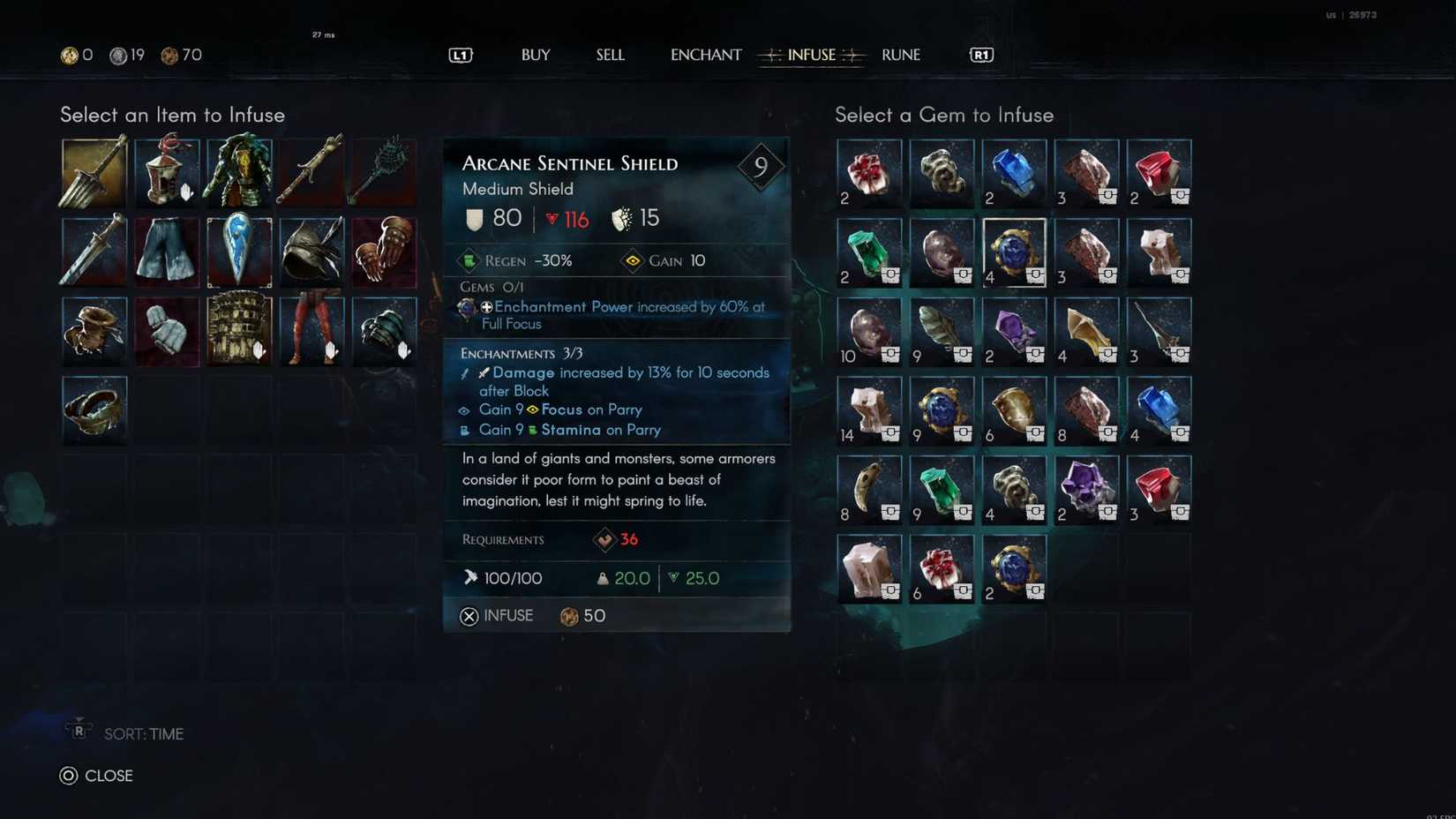This screenshot has height=819, width=1456.
Task: Switch to the ENCHANT tab
Action: pyautogui.click(x=705, y=55)
